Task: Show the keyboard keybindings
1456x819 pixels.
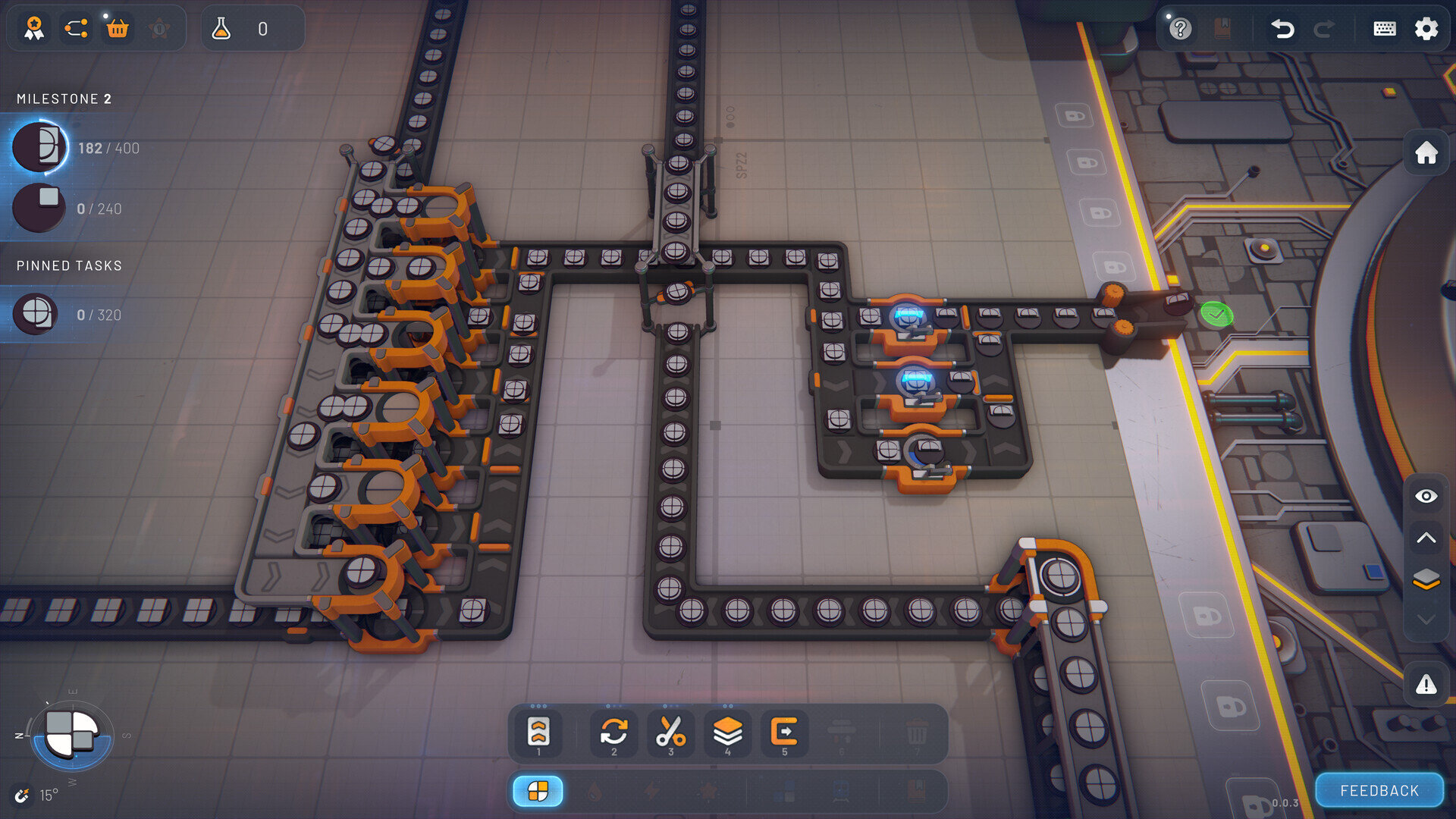Action: pyautogui.click(x=1384, y=29)
